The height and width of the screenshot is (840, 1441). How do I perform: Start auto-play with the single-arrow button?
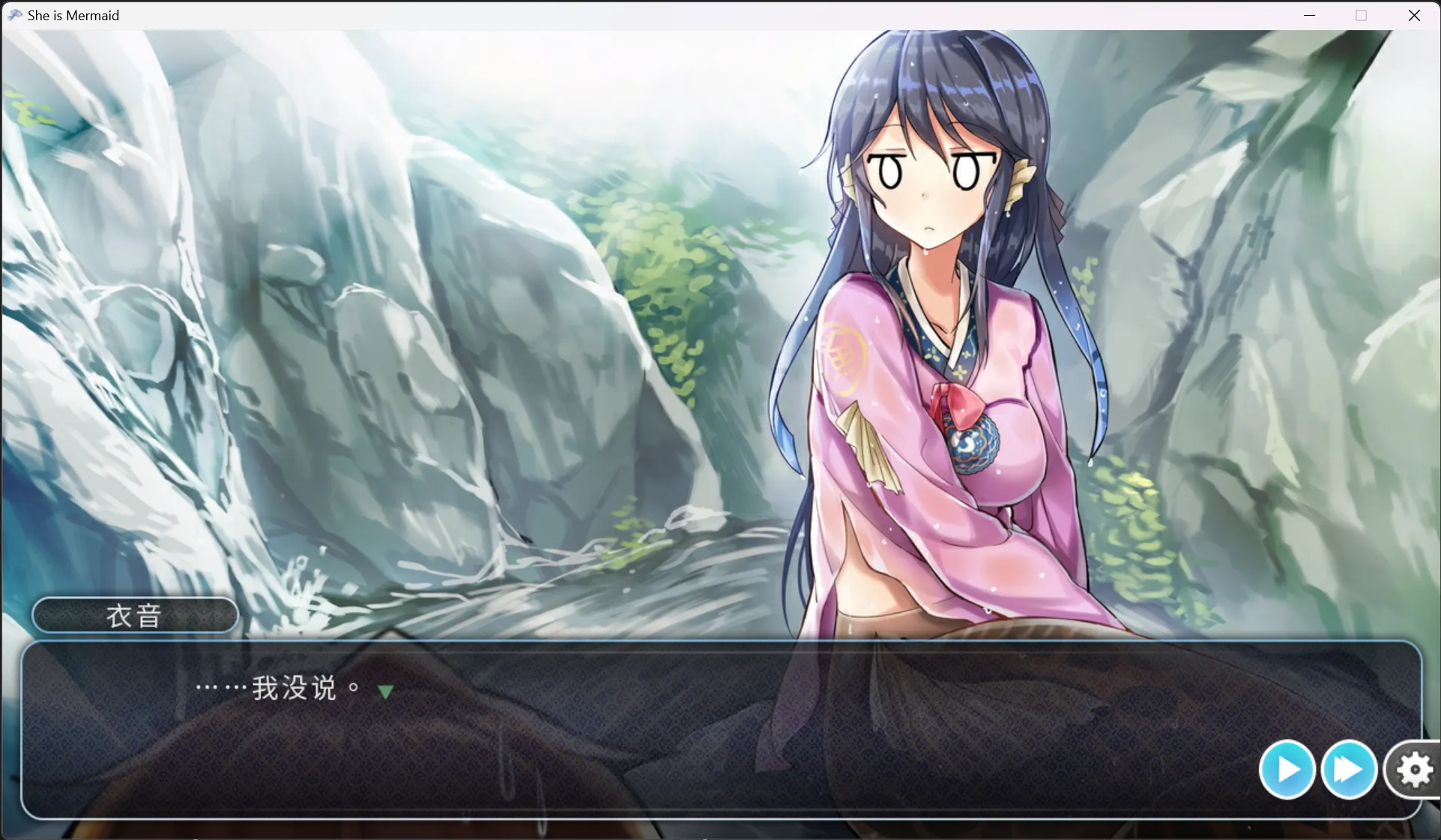coord(1287,770)
